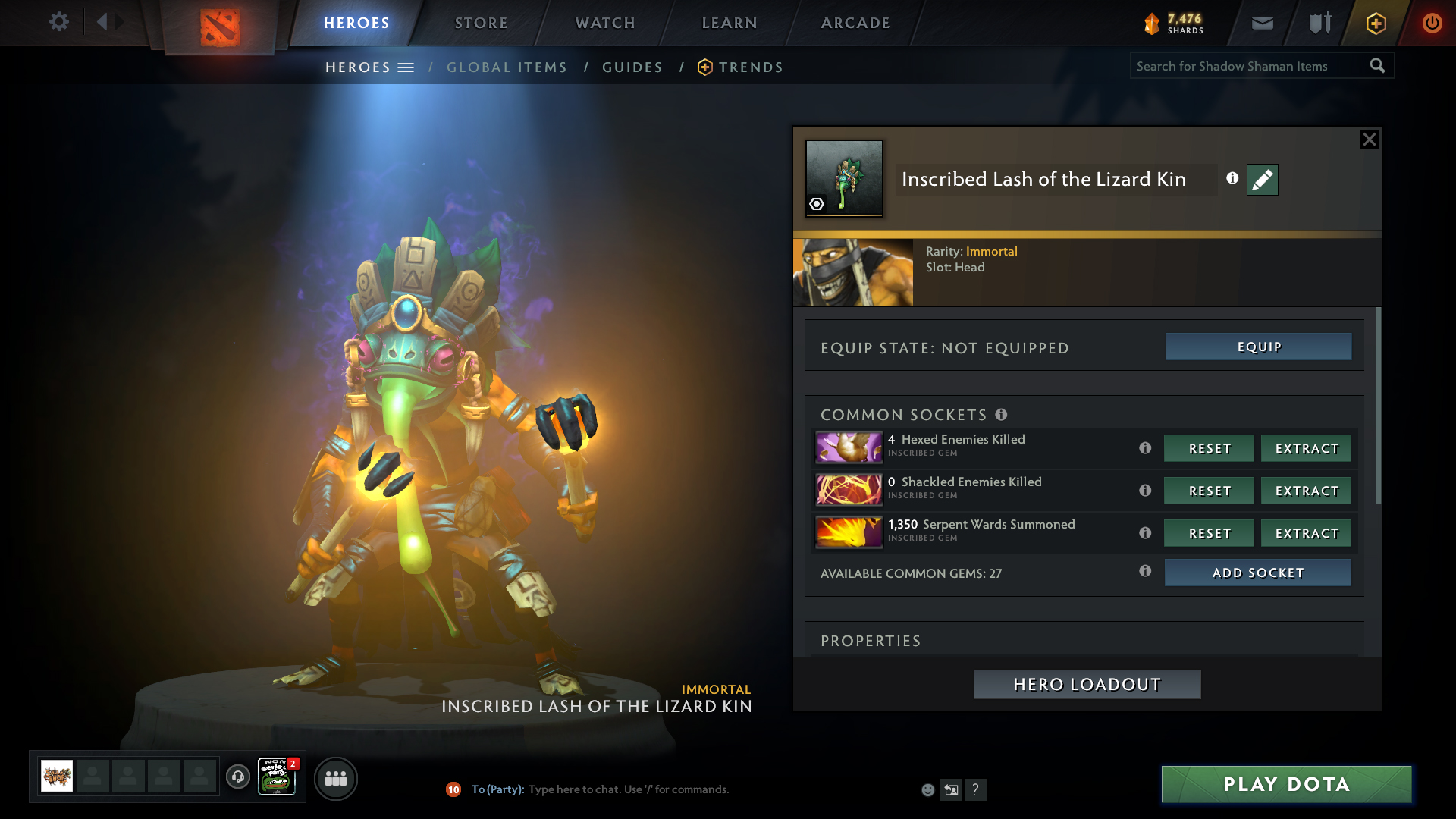Rename item with the pencil button

[x=1262, y=180]
